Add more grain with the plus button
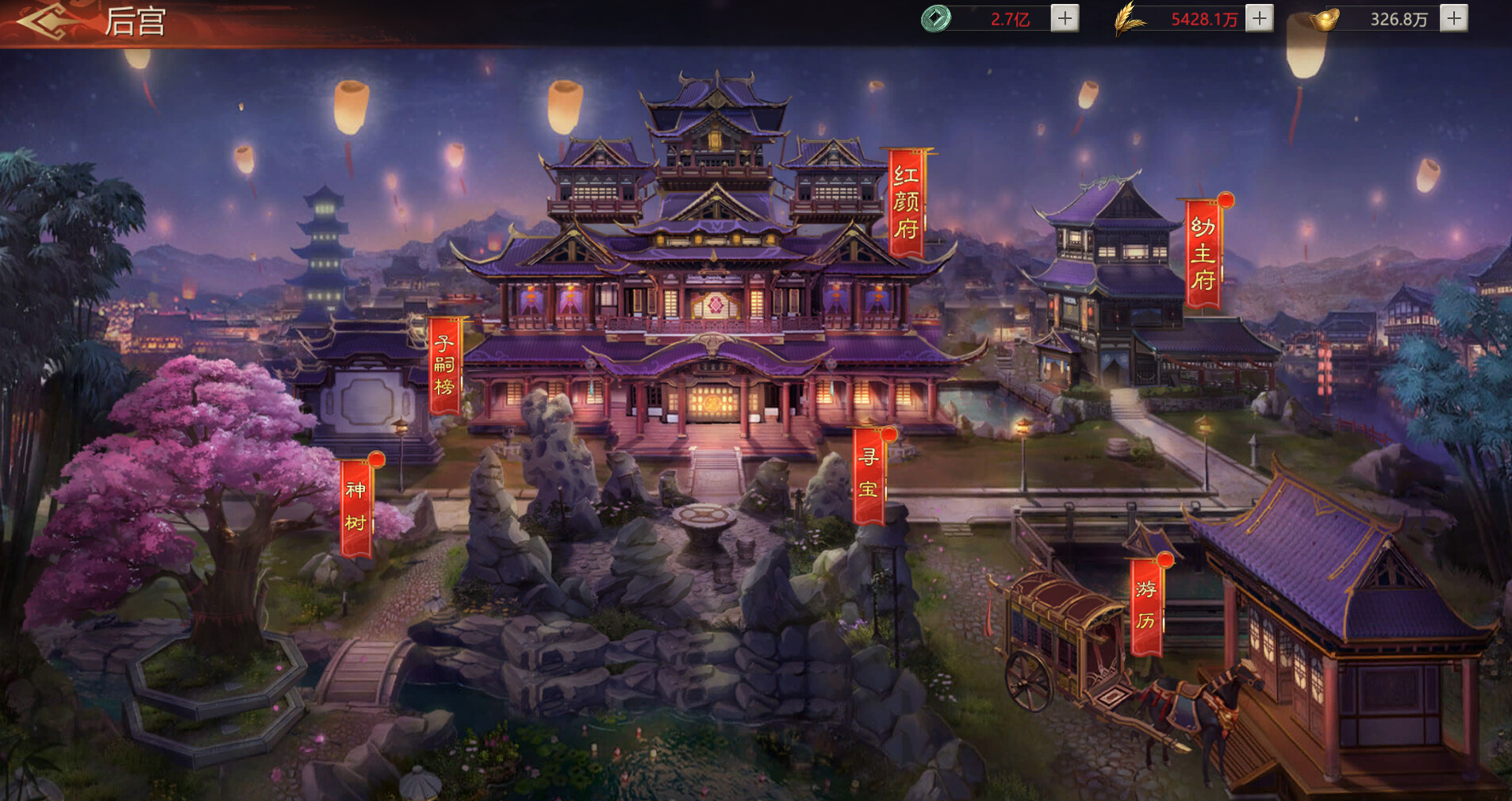Viewport: 1512px width, 801px height. click(1259, 18)
